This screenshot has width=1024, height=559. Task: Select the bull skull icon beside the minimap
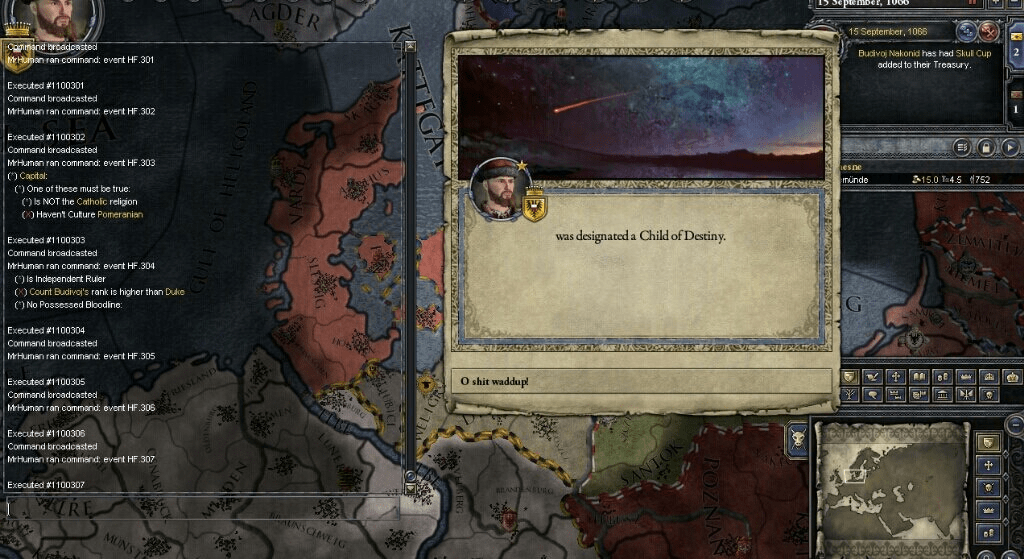coord(798,438)
